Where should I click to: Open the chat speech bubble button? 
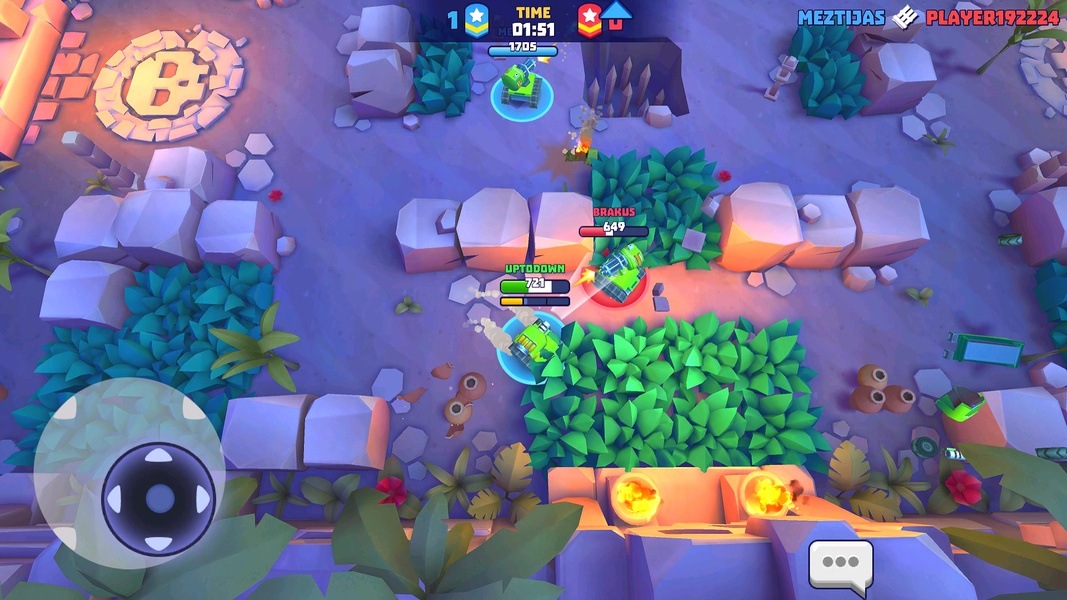click(x=840, y=563)
